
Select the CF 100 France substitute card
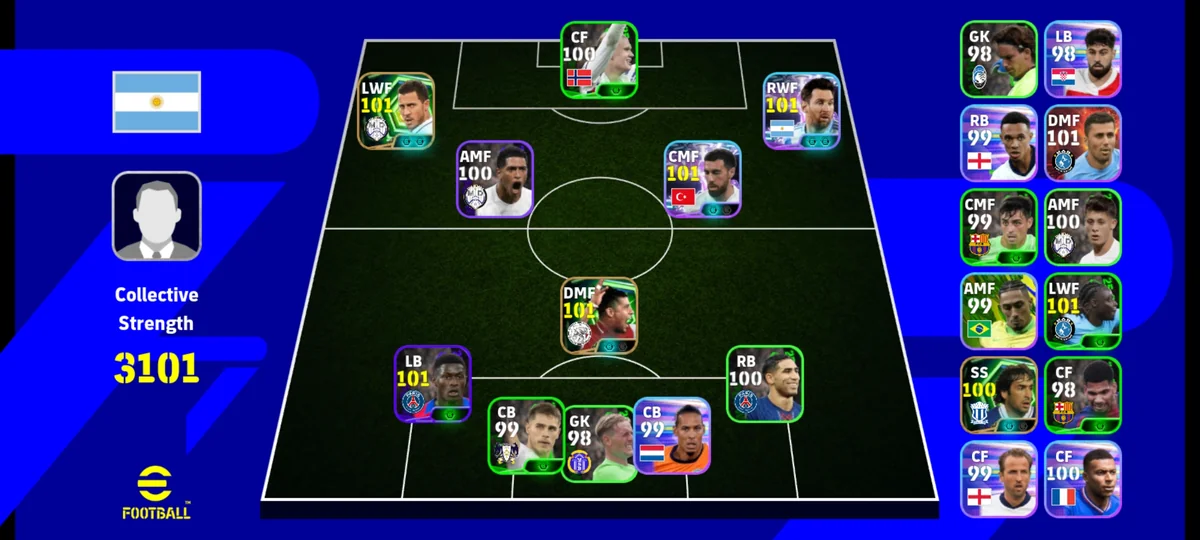click(1083, 479)
